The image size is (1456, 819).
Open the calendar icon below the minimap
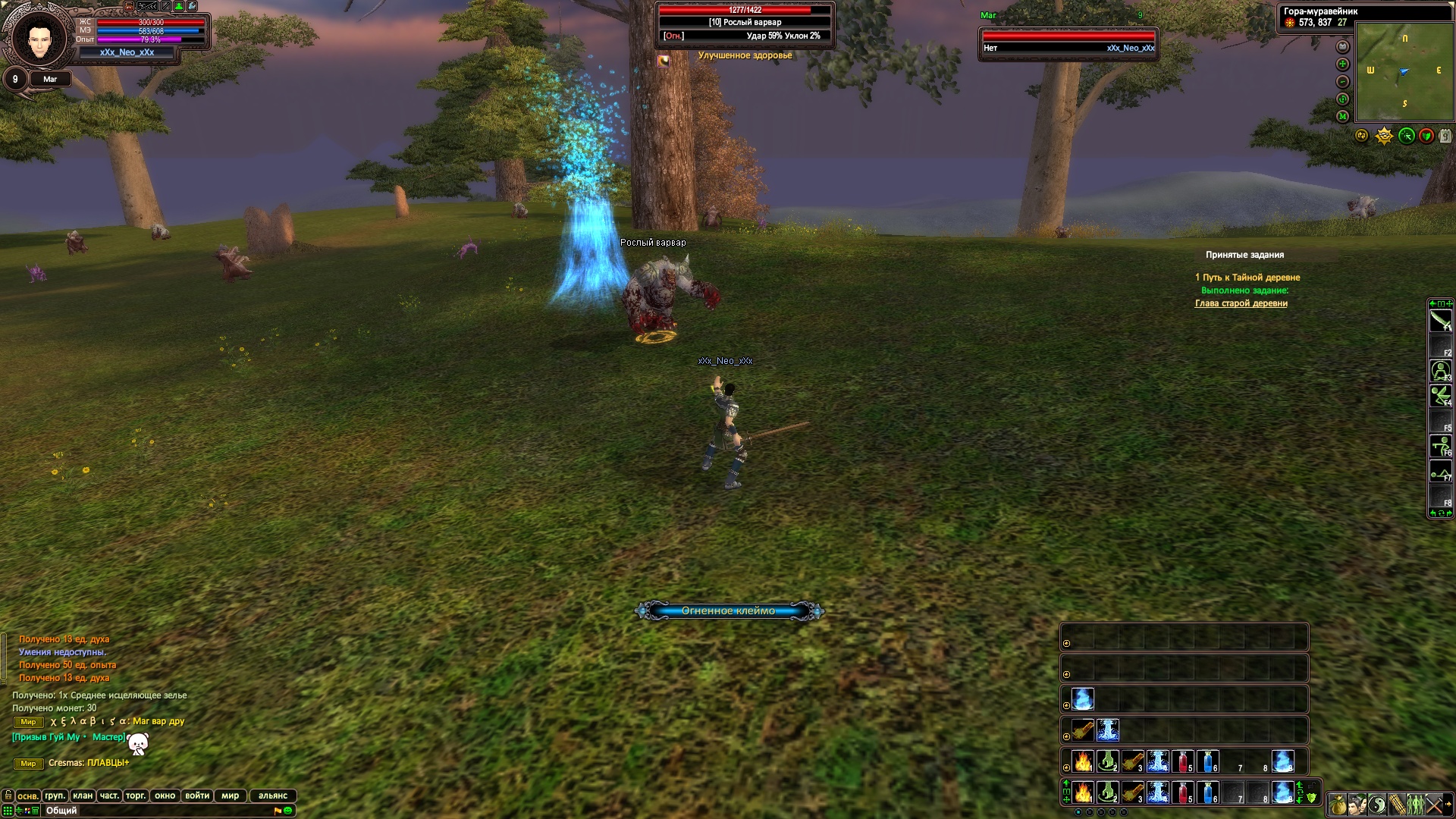[x=1445, y=136]
